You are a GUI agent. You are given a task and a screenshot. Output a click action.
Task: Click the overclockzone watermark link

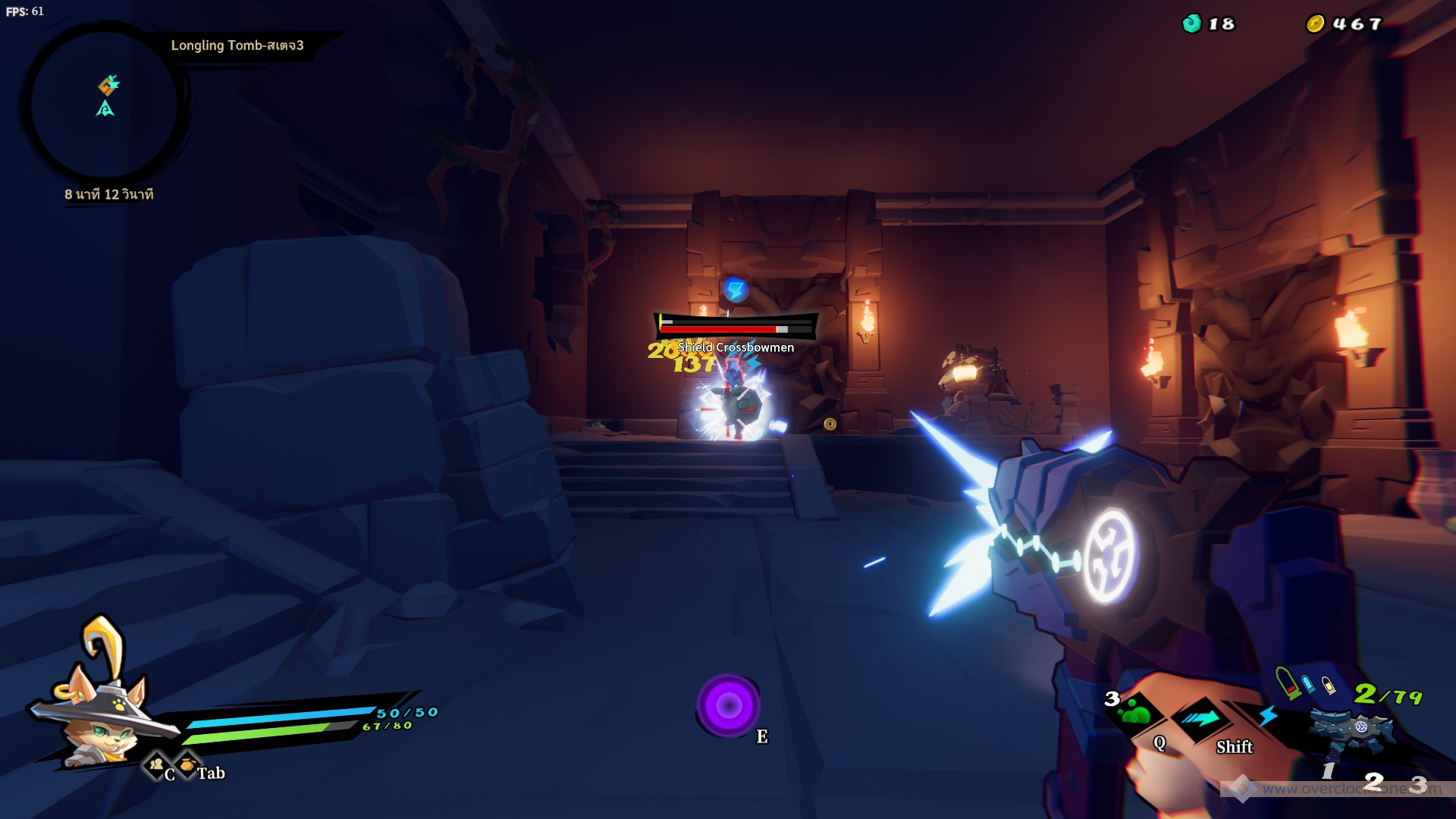1335,789
